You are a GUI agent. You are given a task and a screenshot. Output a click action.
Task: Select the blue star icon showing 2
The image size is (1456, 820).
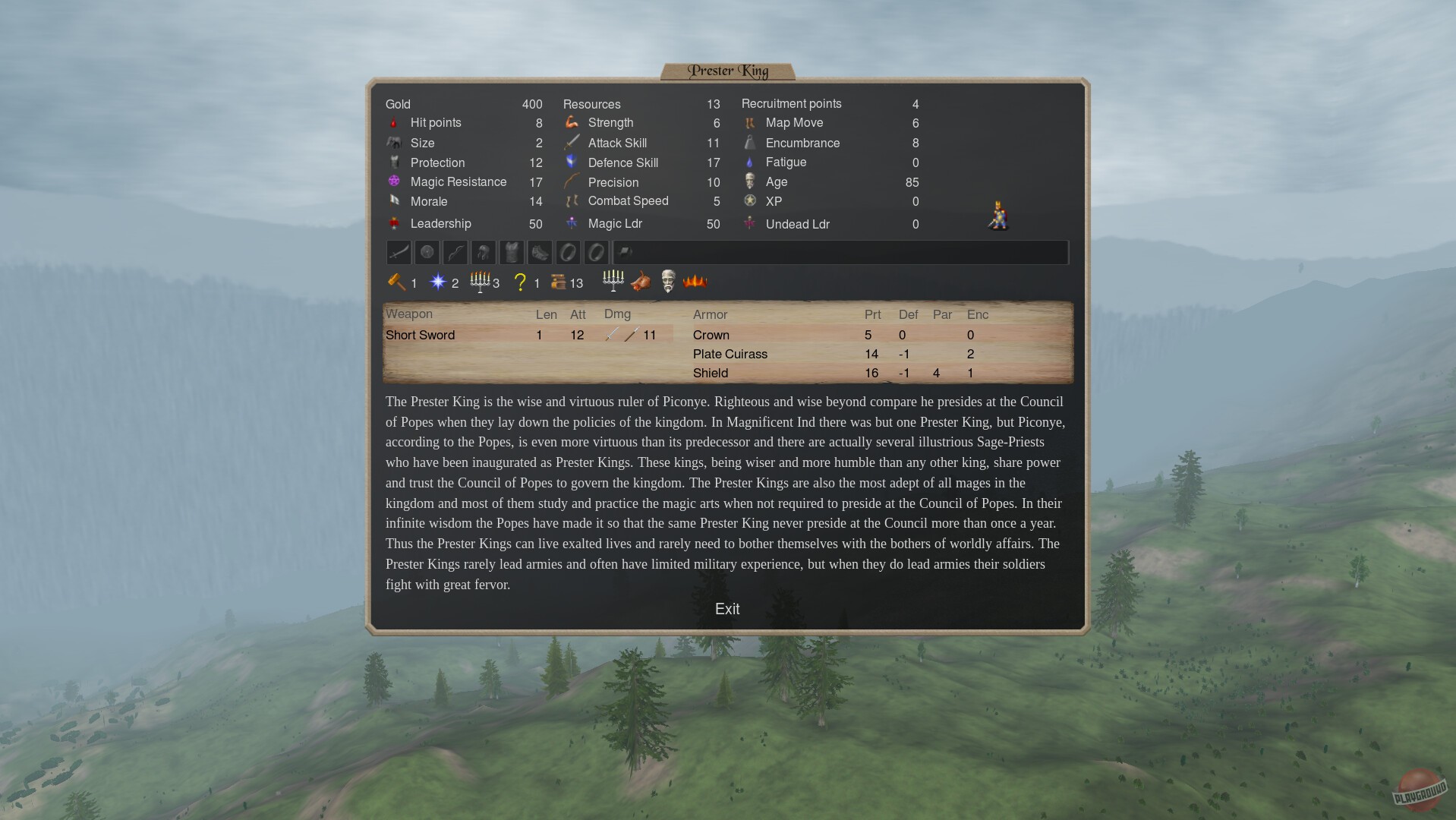click(x=438, y=282)
